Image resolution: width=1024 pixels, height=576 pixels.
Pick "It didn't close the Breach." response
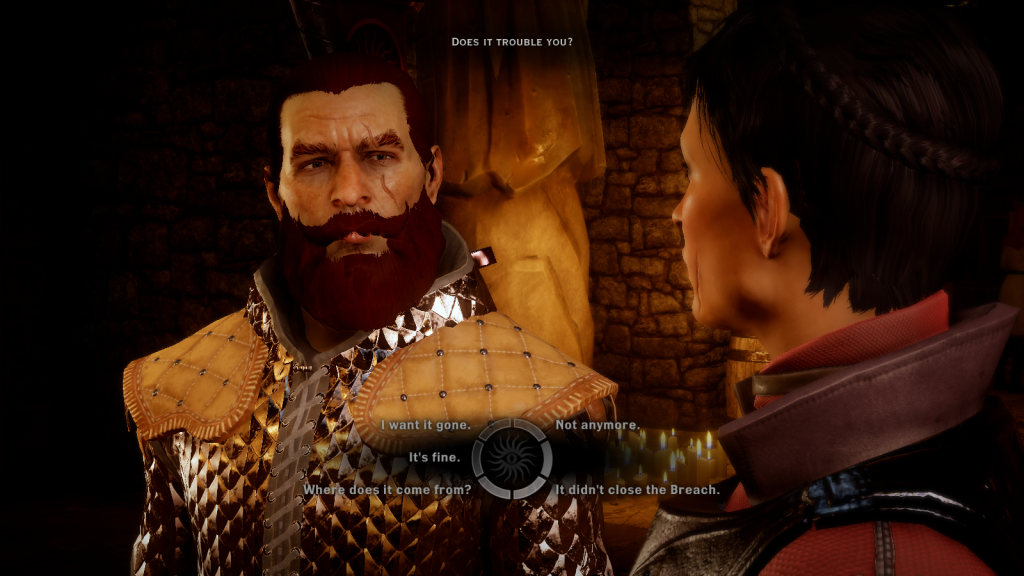point(637,490)
